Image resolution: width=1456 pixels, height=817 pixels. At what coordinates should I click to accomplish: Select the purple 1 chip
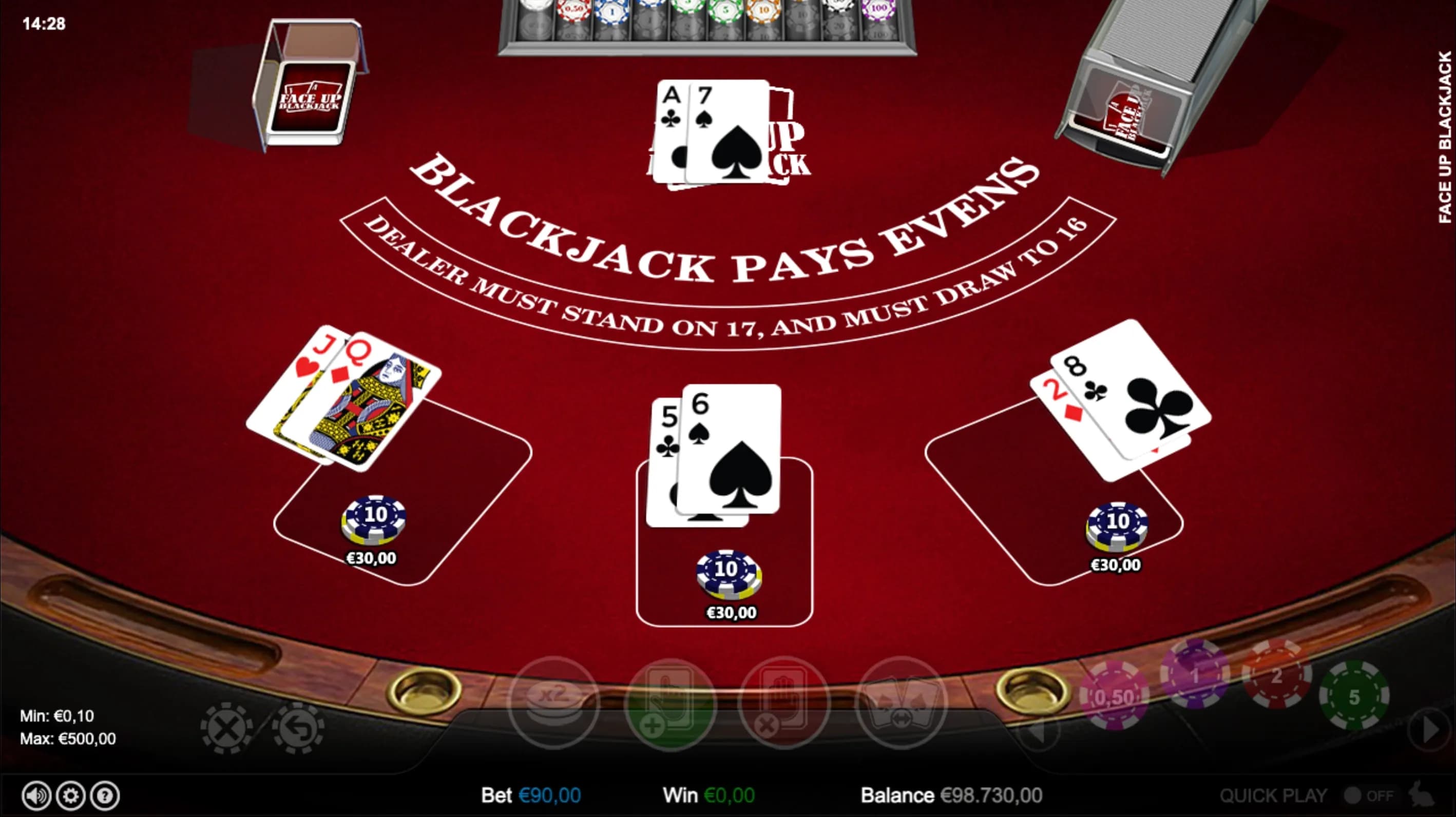click(1194, 674)
